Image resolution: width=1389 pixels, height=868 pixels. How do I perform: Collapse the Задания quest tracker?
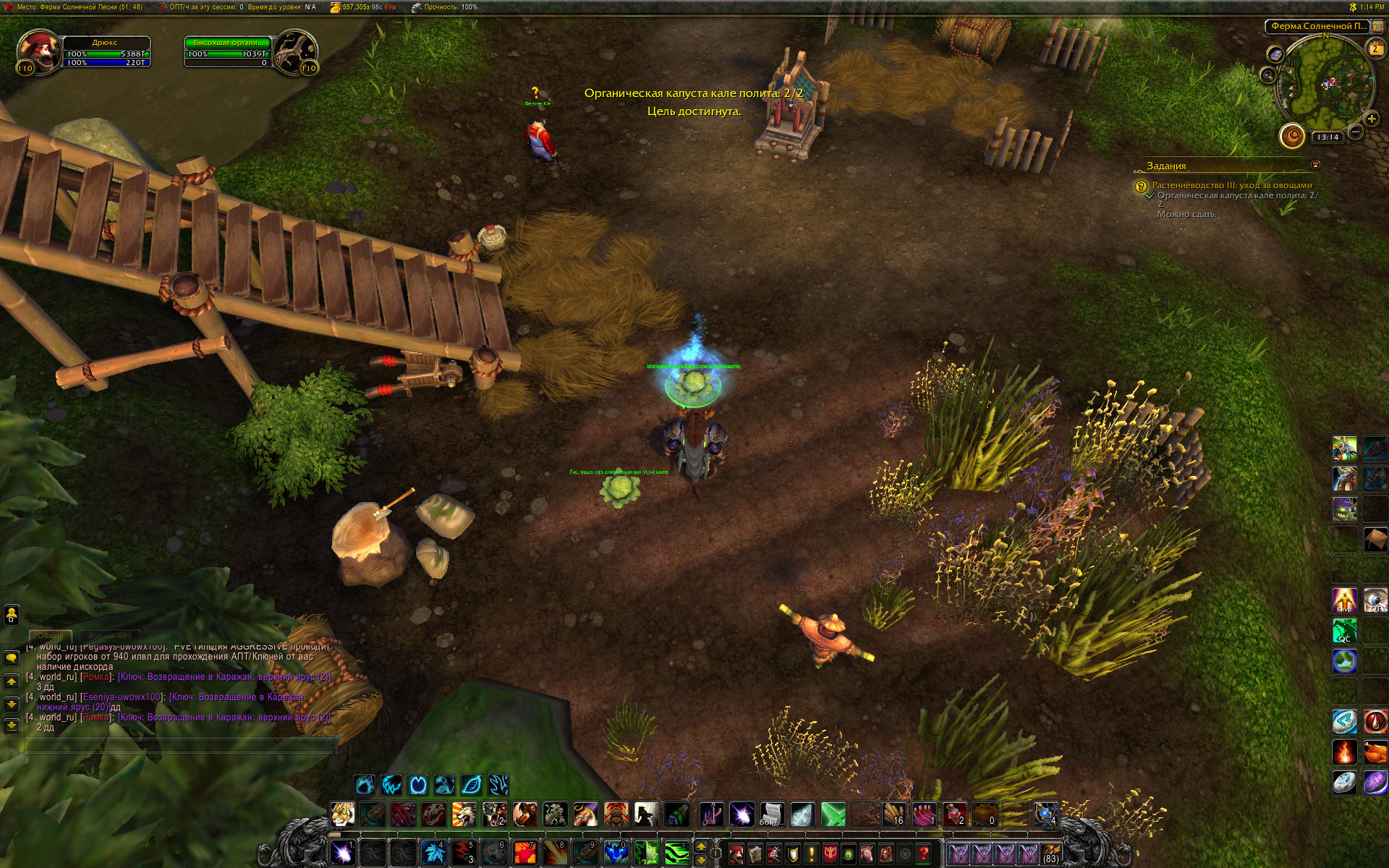point(1315,165)
